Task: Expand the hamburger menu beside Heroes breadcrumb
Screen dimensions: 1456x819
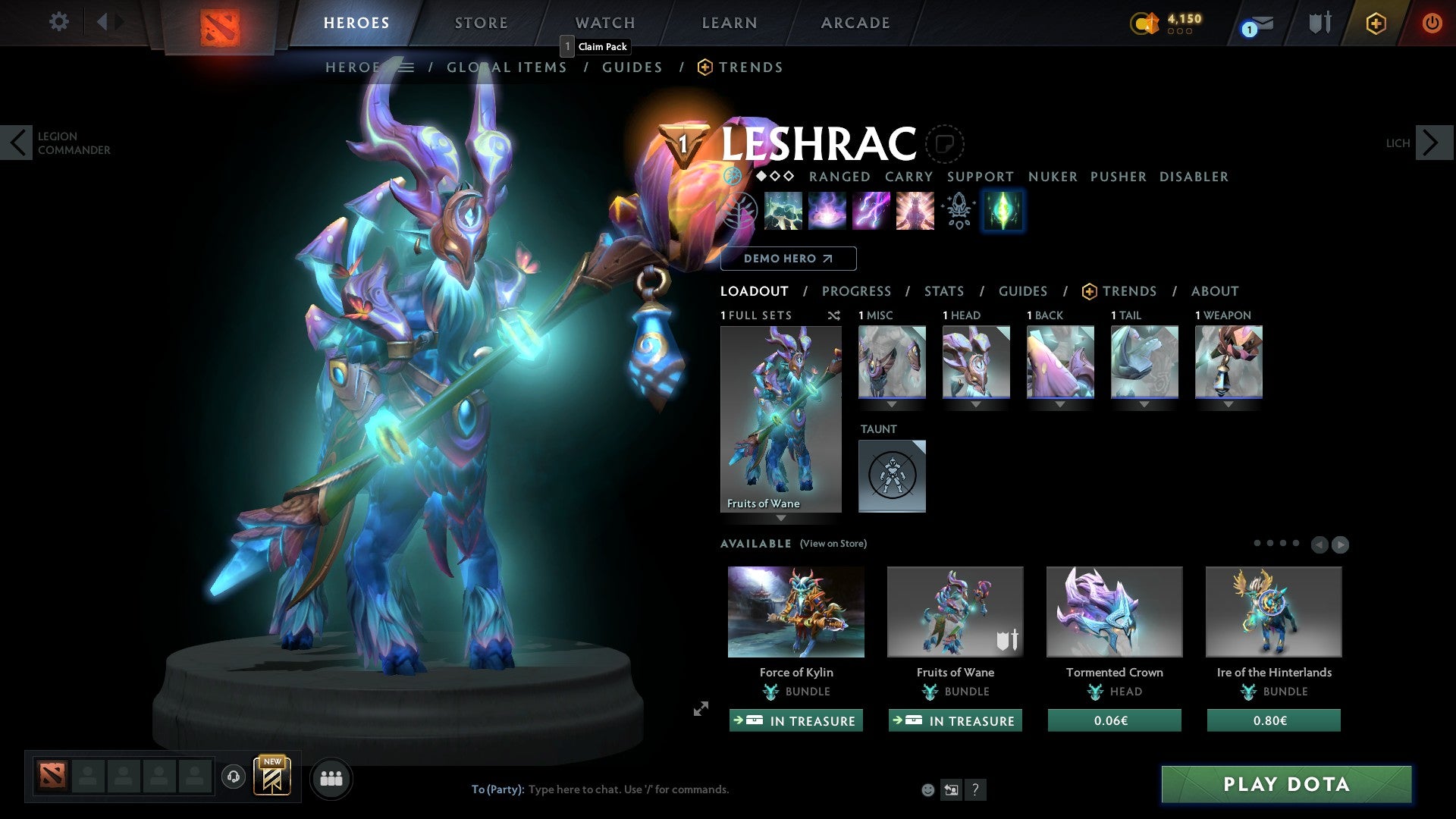Action: [x=407, y=67]
